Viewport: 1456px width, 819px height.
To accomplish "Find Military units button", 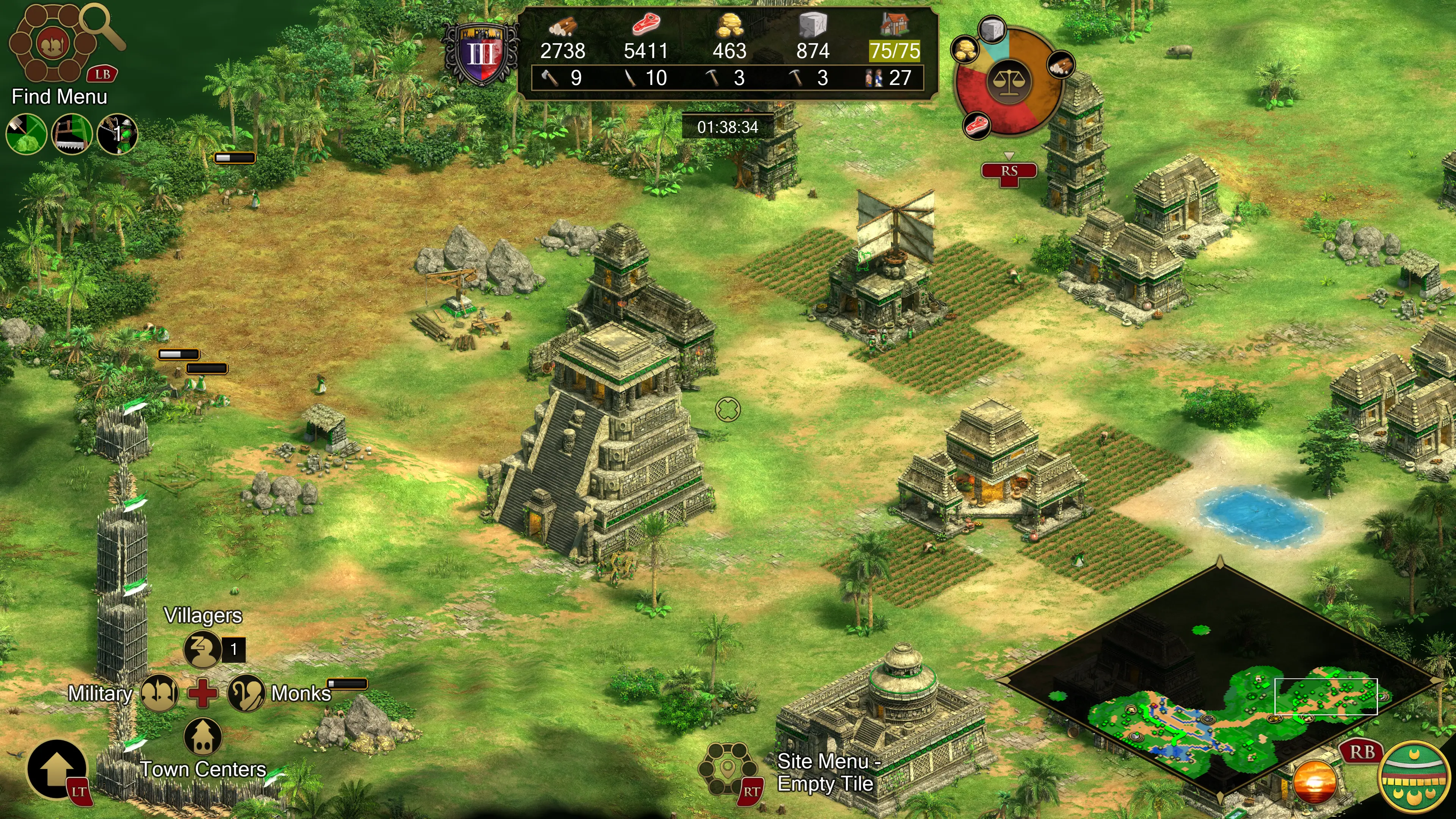I will (x=159, y=693).
